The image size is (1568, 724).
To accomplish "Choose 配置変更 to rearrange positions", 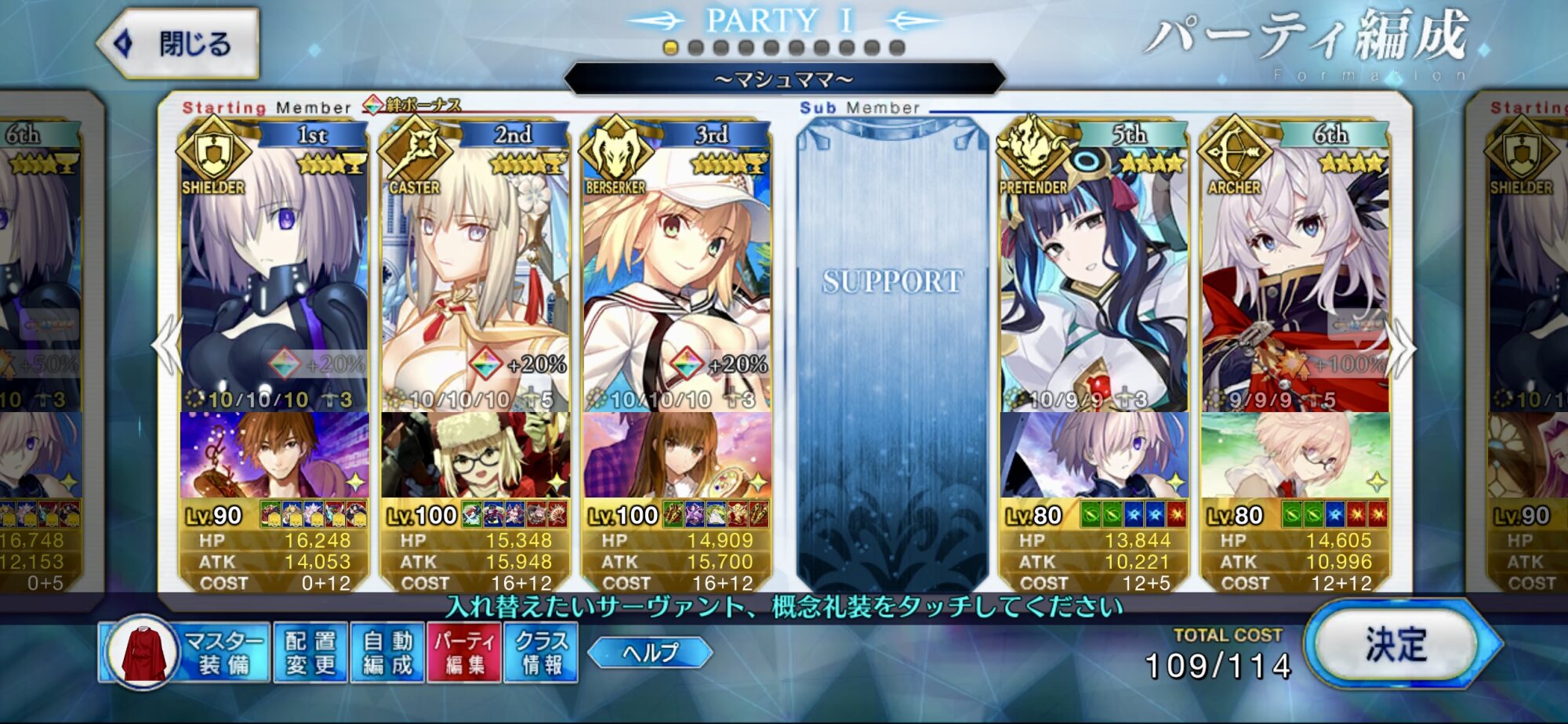I will point(310,653).
